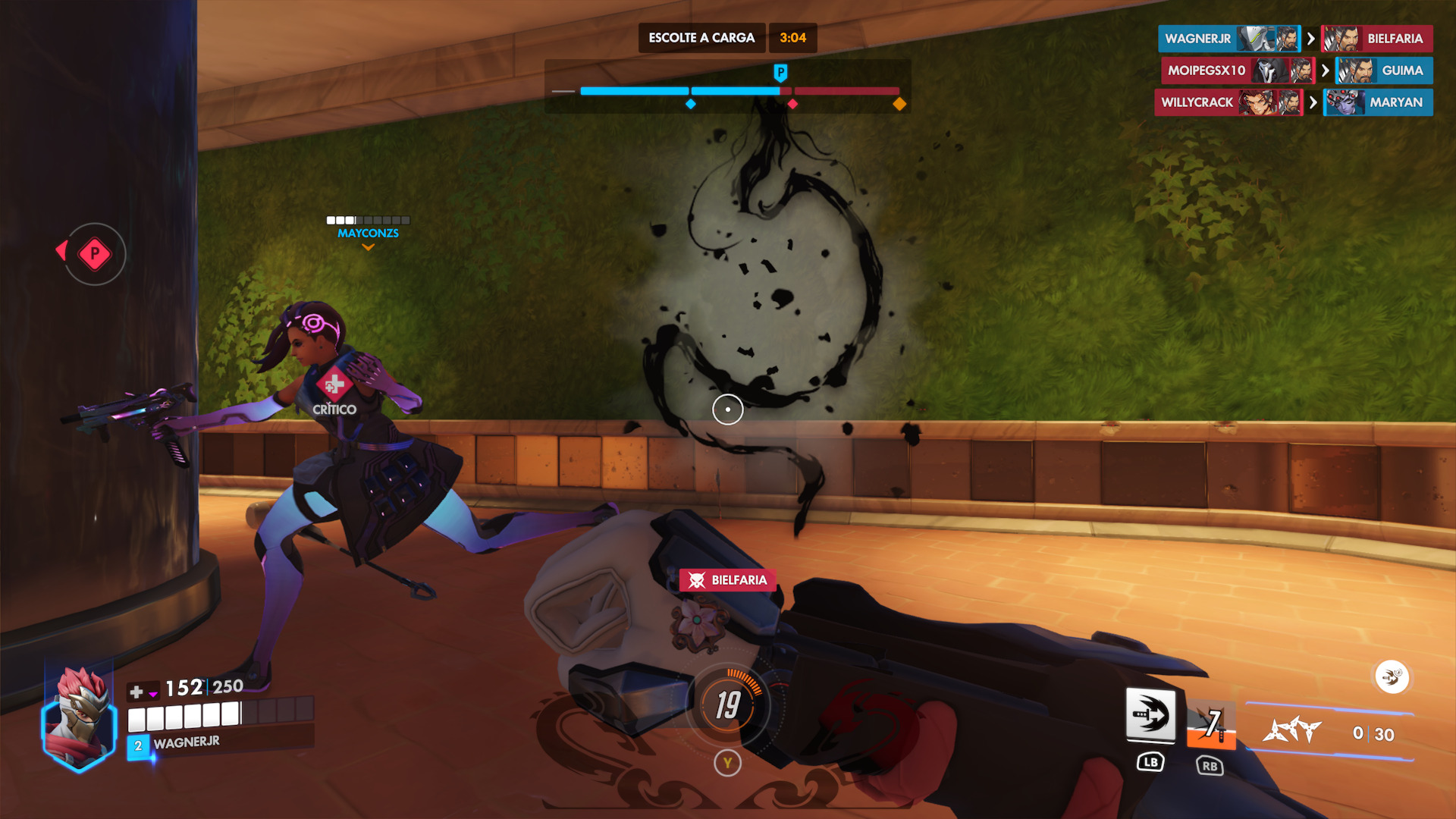Select the WAGNERJR kill feed entry
Viewport: 1456px width, 819px height.
coord(1229,39)
